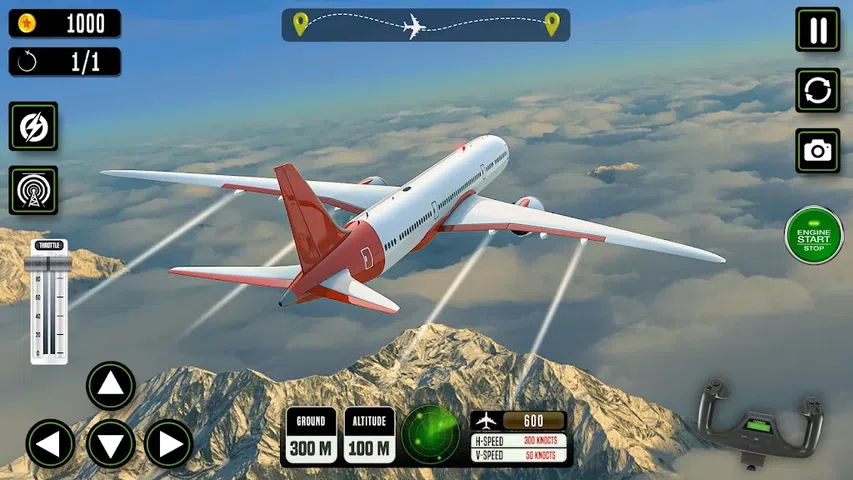The height and width of the screenshot is (480, 853).
Task: Tap the left arrow direction button
Action: (x=50, y=444)
